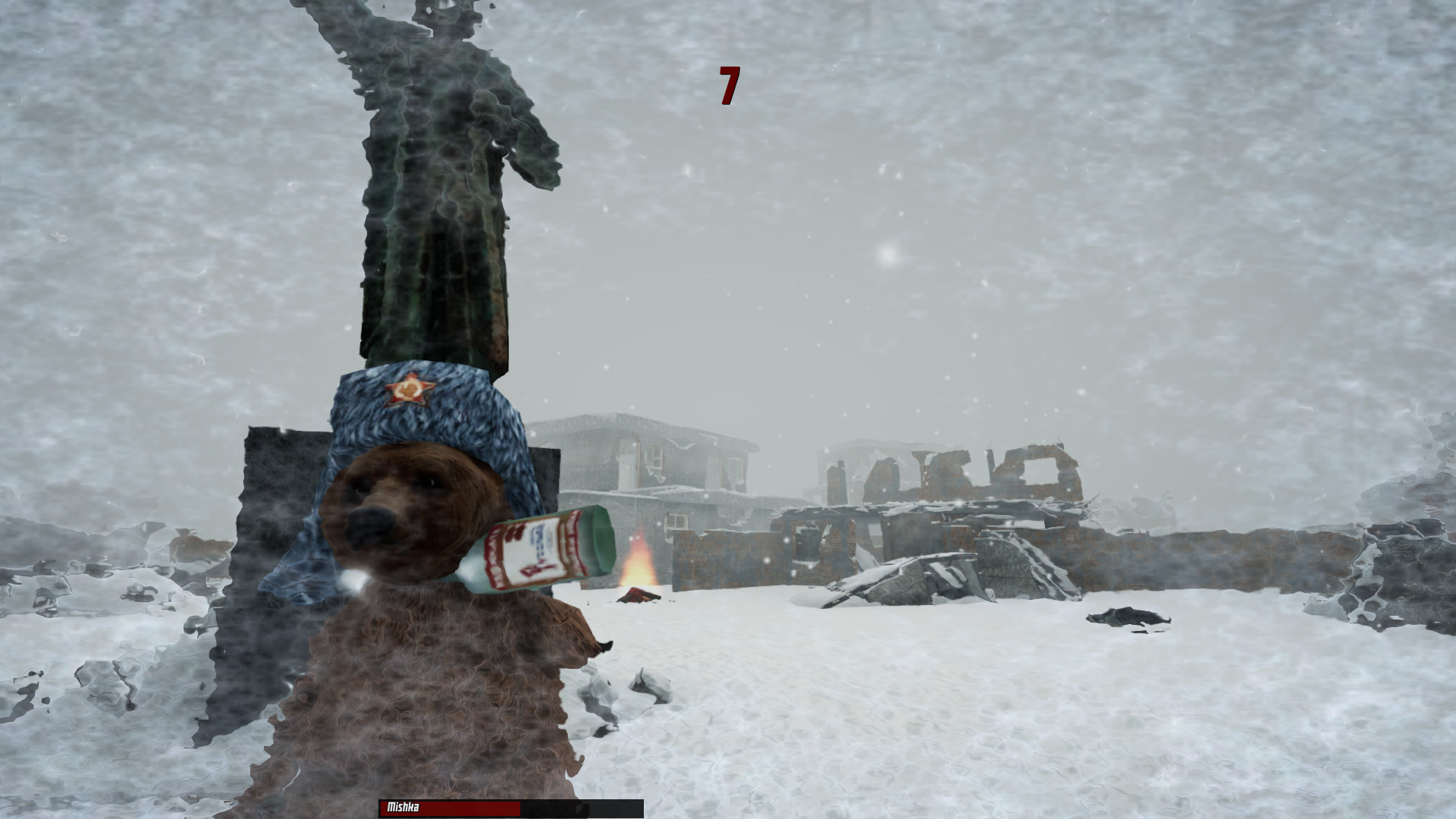Click the red '7' counter at top of screen
The width and height of the screenshot is (1456, 819).
click(729, 83)
